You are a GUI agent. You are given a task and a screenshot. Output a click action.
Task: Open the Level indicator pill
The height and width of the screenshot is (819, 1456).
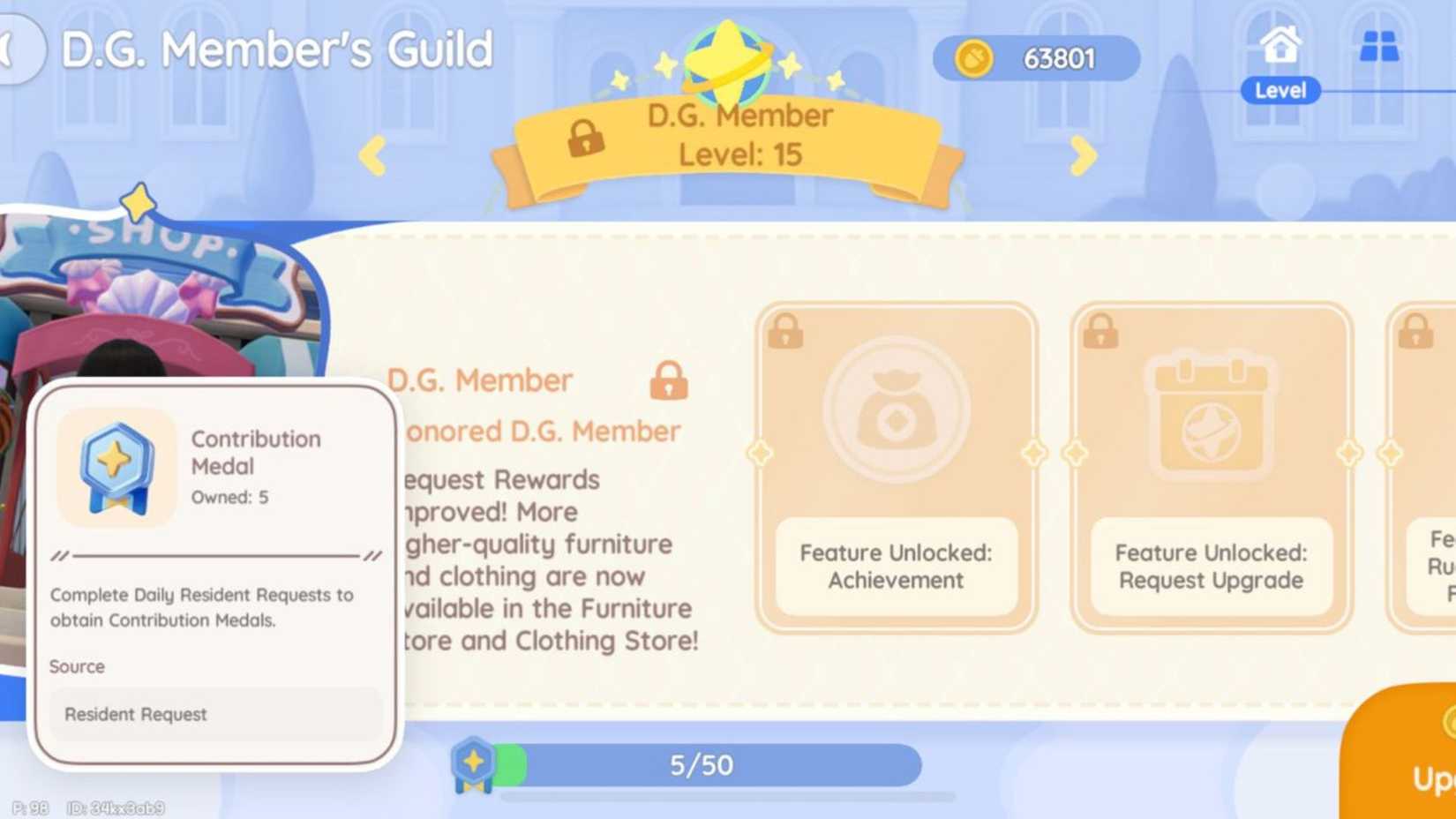[1279, 90]
